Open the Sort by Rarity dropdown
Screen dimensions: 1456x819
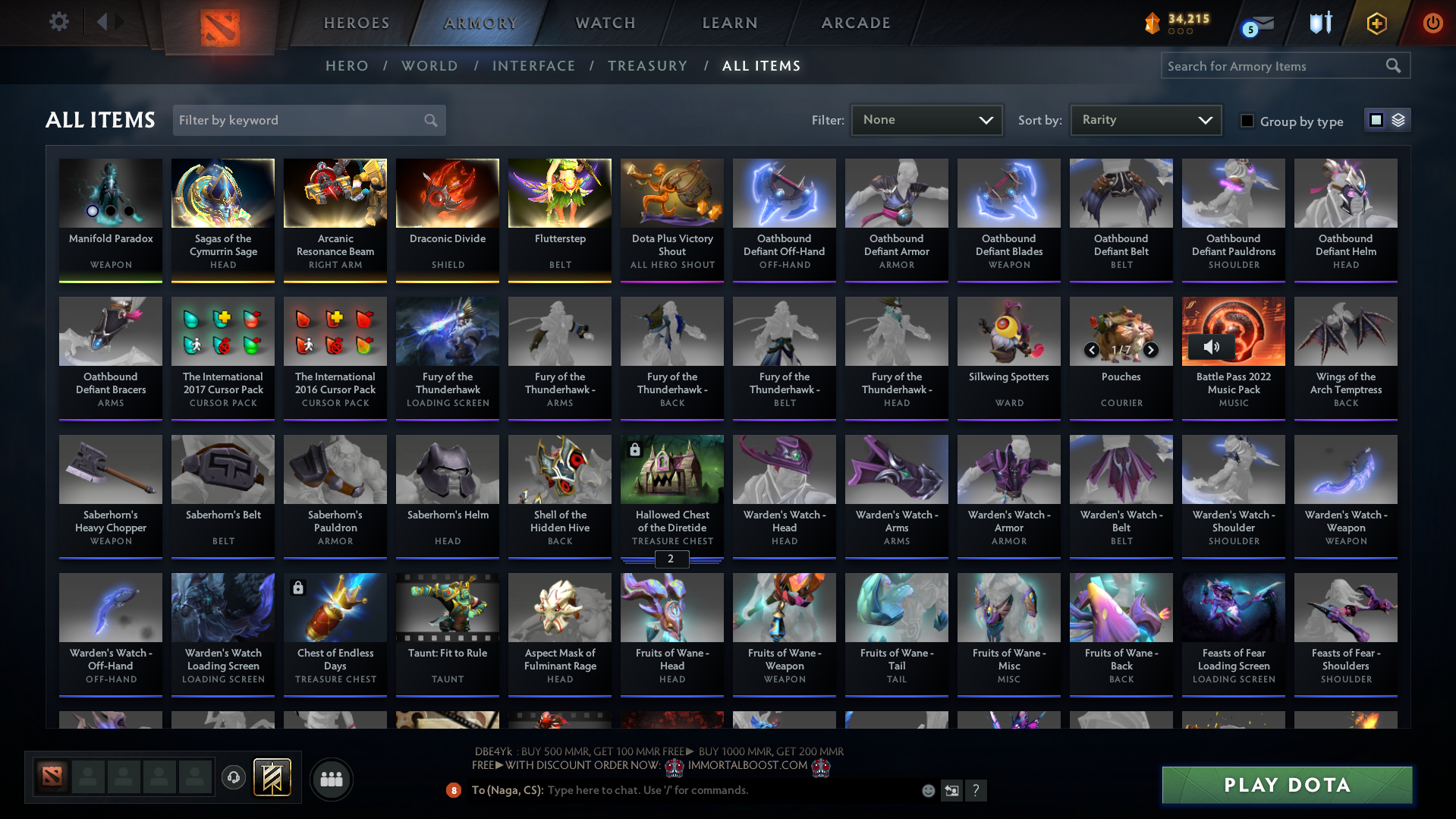point(1145,120)
